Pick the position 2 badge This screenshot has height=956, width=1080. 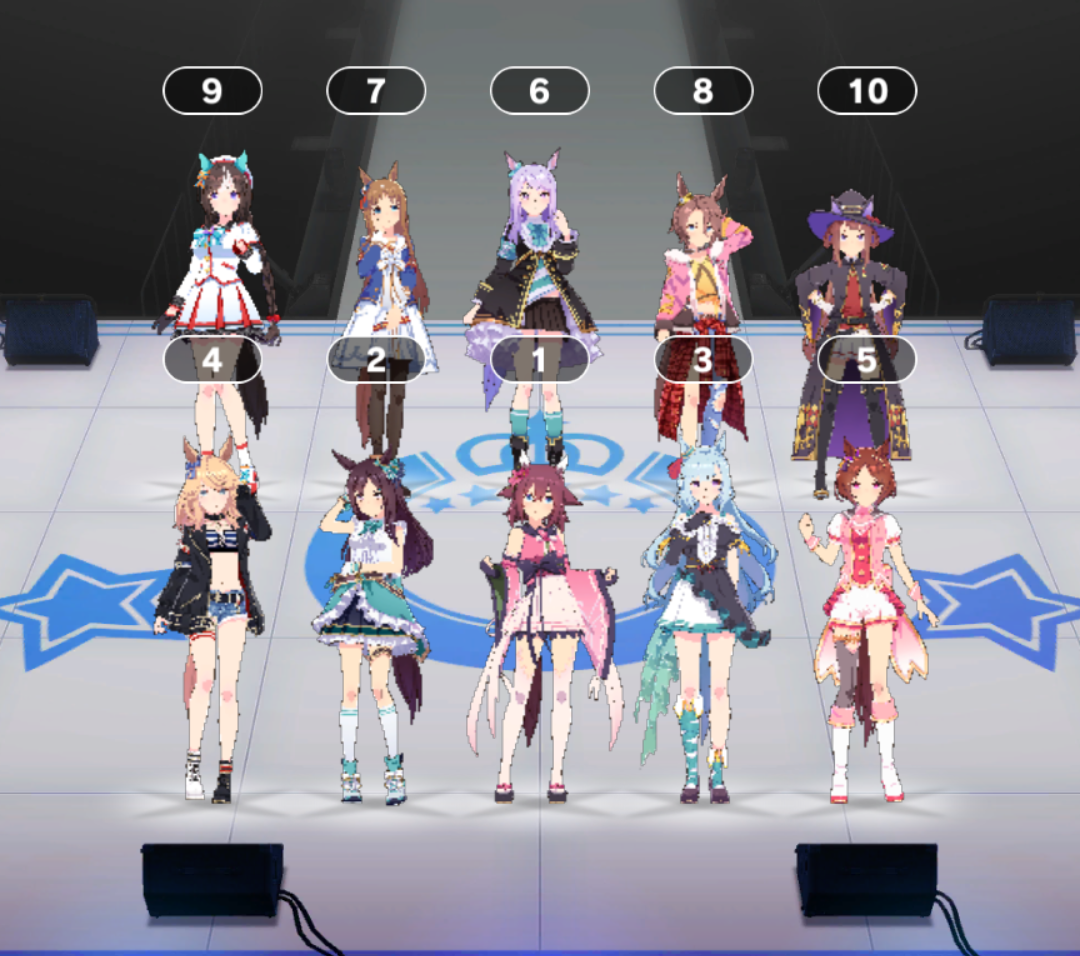376,359
